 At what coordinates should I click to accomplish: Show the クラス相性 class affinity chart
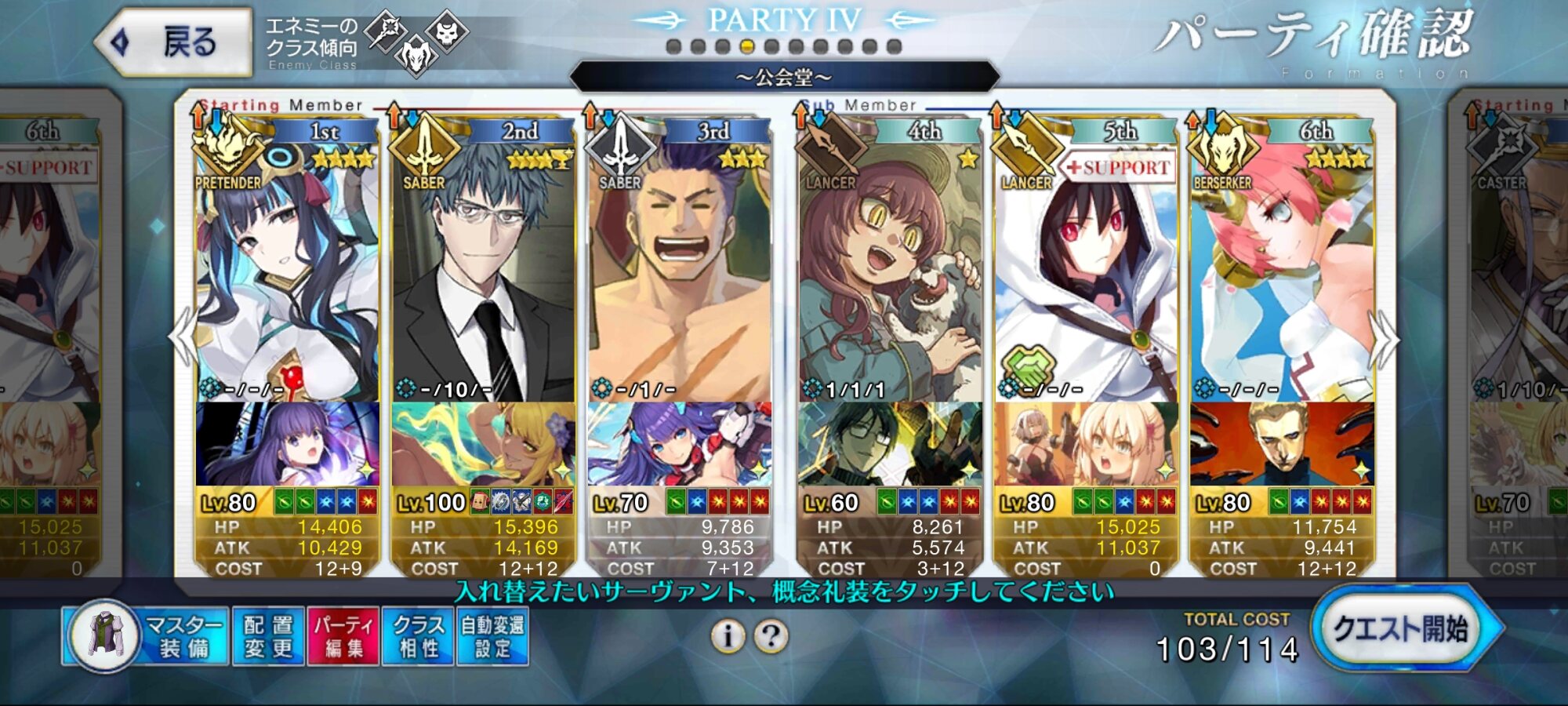(418, 636)
